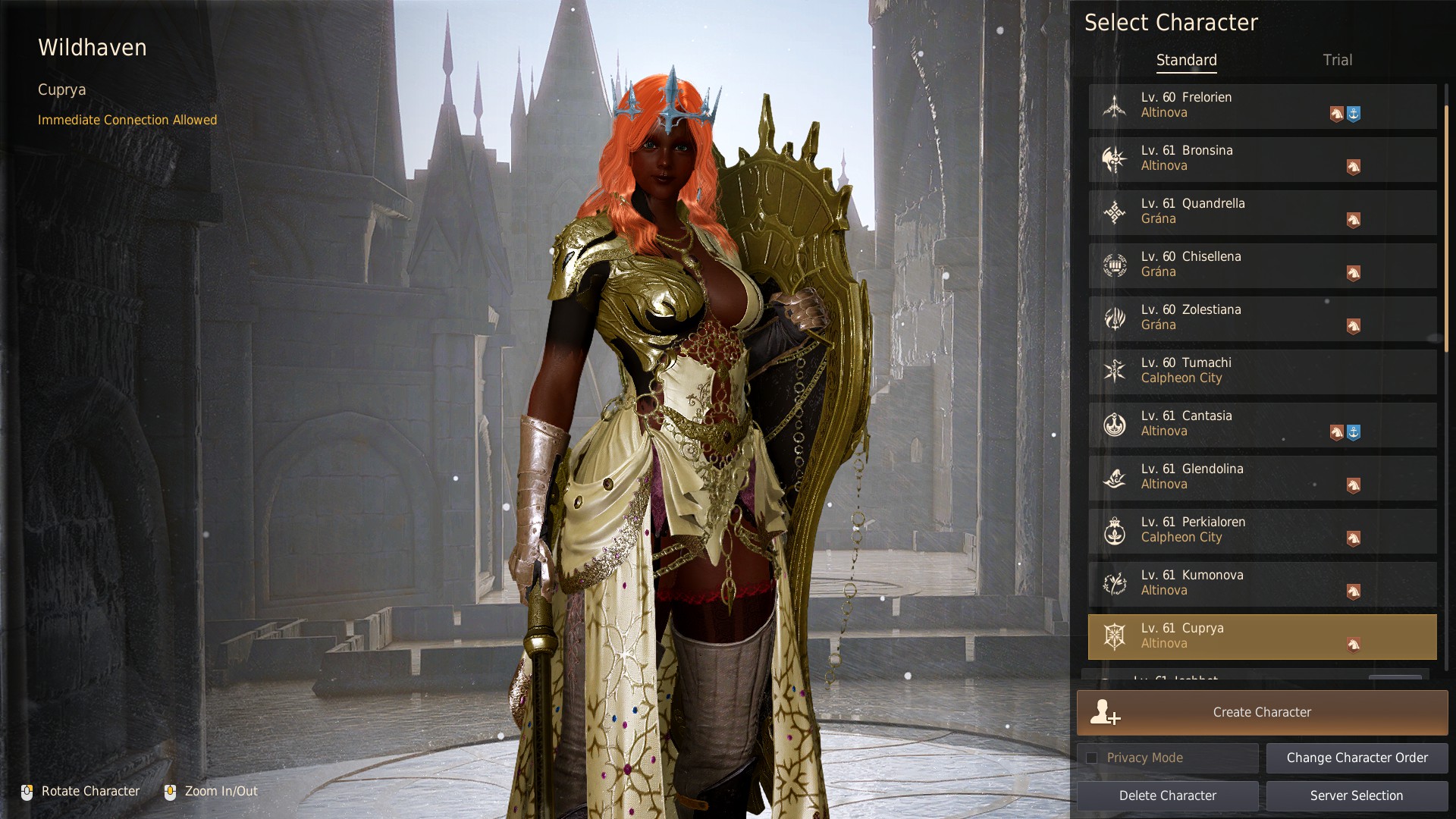Select Chisellena in Grána

pyautogui.click(x=1262, y=265)
